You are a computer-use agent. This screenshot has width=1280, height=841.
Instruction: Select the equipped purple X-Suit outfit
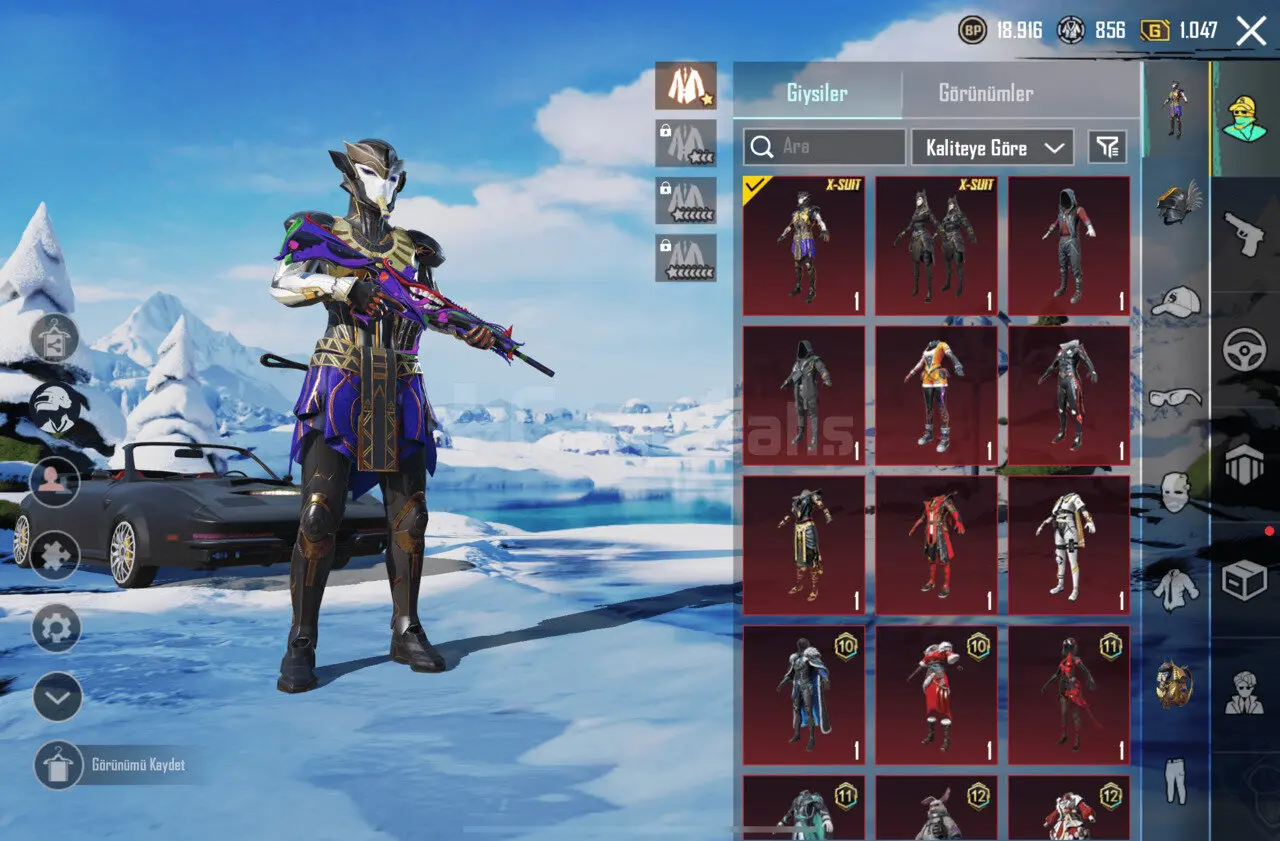[x=804, y=246]
